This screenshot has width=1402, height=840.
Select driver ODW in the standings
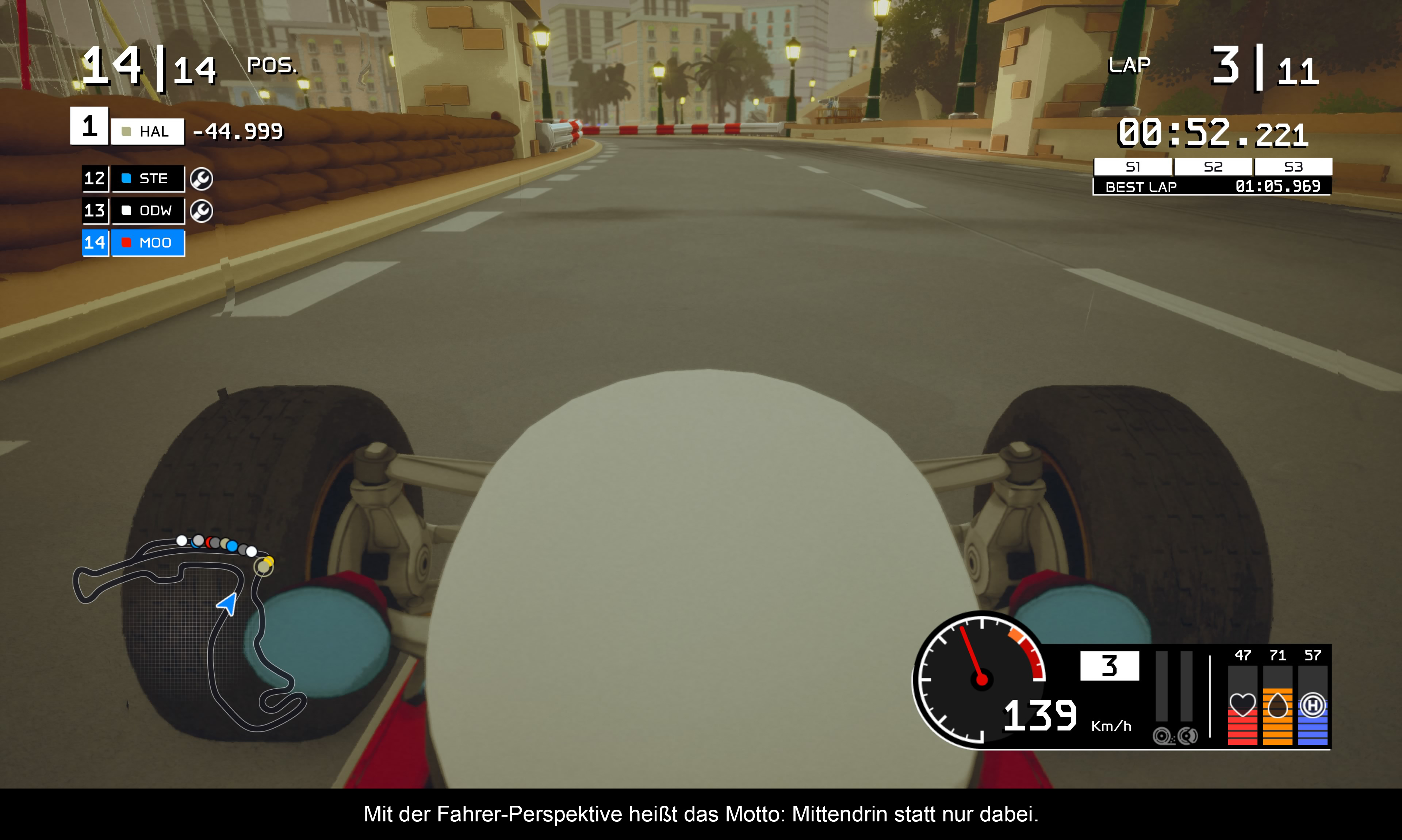(148, 211)
